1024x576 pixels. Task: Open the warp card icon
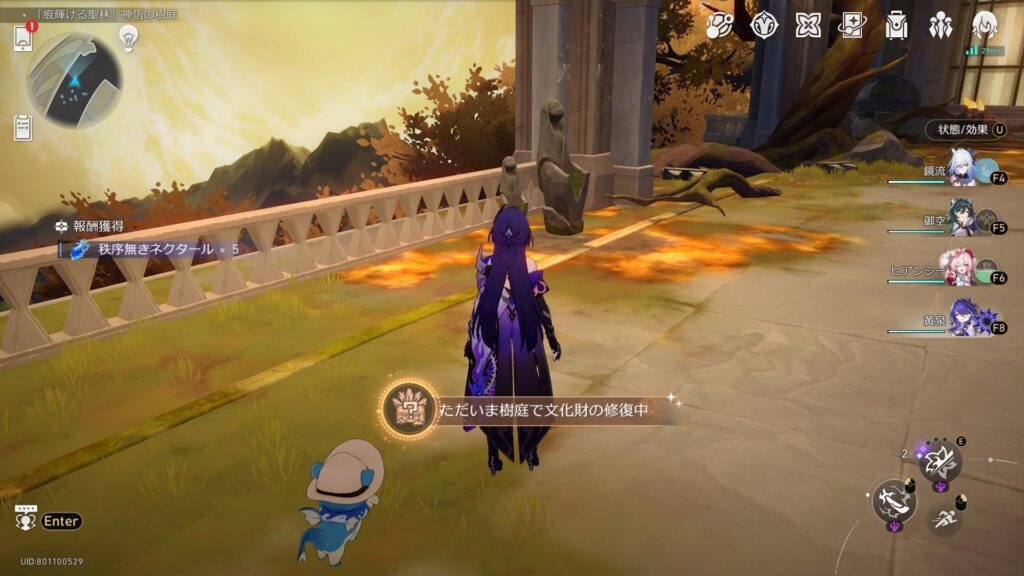pos(853,25)
